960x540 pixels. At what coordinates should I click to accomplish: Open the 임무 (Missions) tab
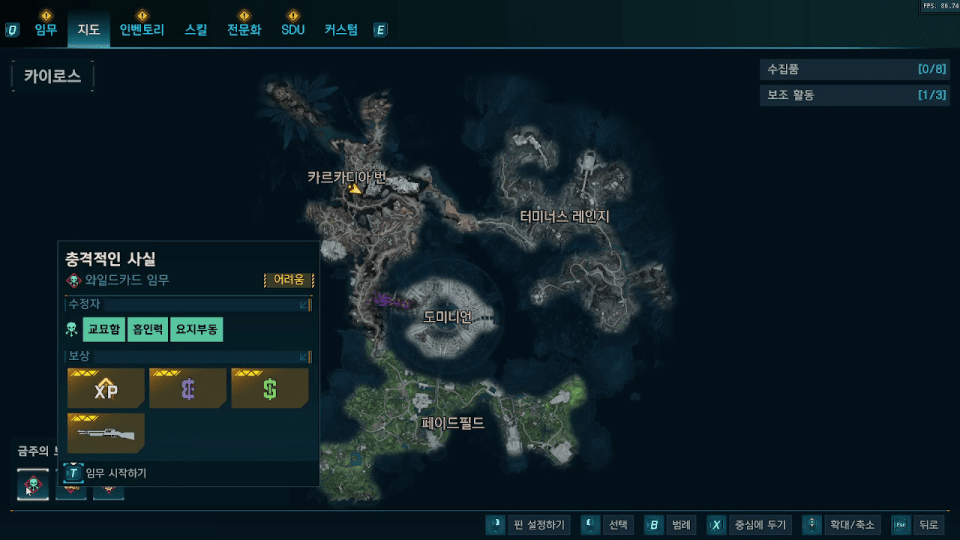point(46,30)
